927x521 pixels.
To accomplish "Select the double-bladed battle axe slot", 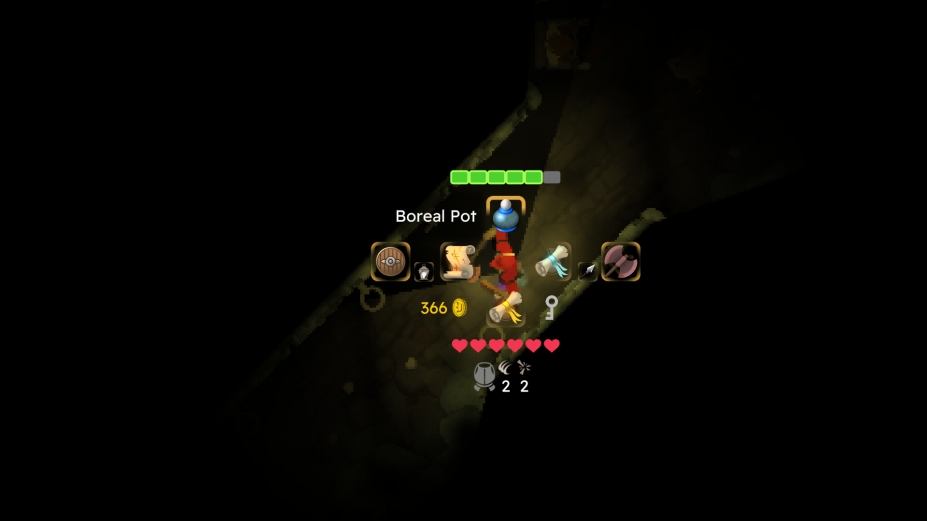I will 620,262.
